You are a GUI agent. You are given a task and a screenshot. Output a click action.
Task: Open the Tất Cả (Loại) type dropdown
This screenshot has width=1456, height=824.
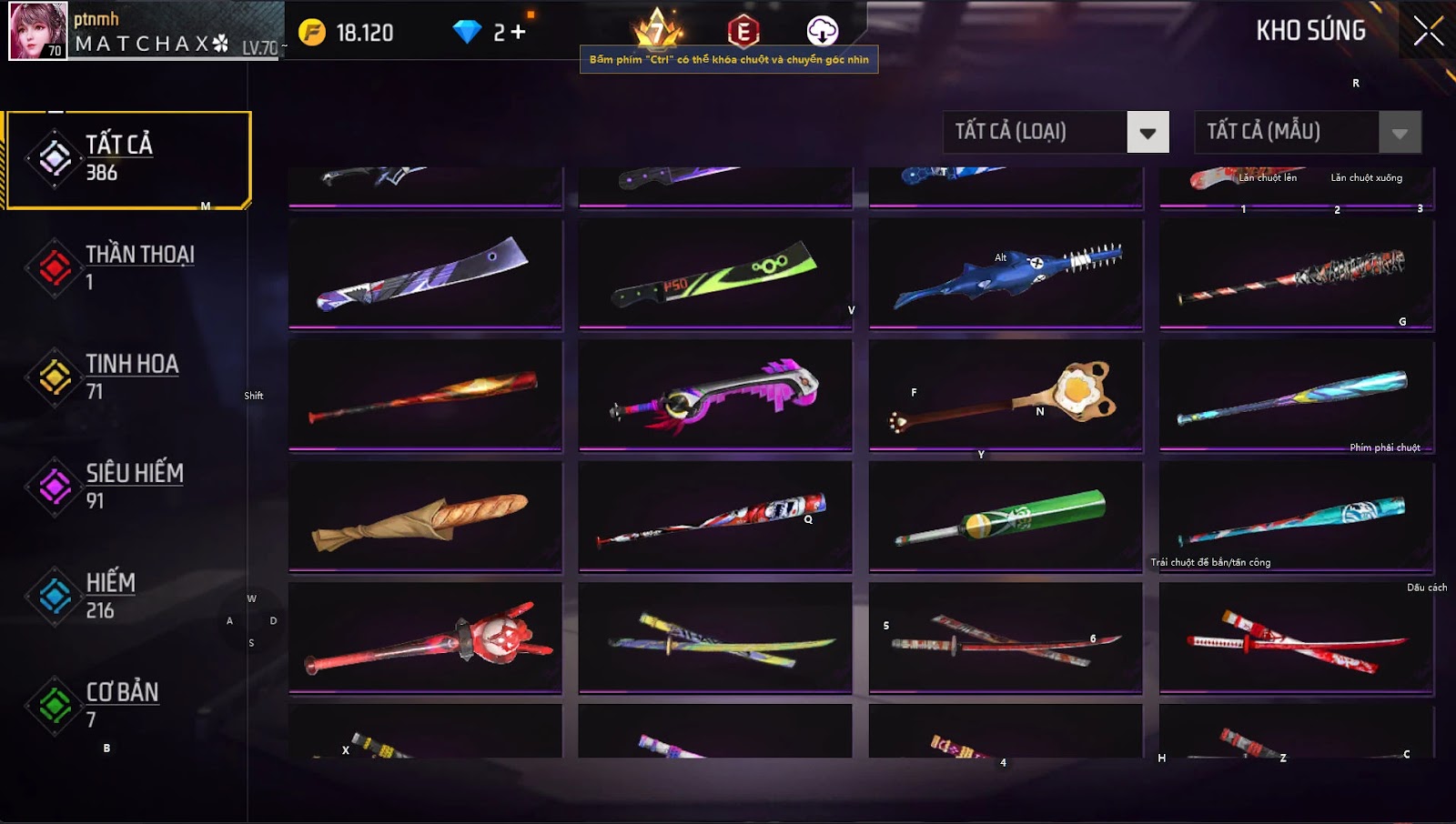point(1147,133)
